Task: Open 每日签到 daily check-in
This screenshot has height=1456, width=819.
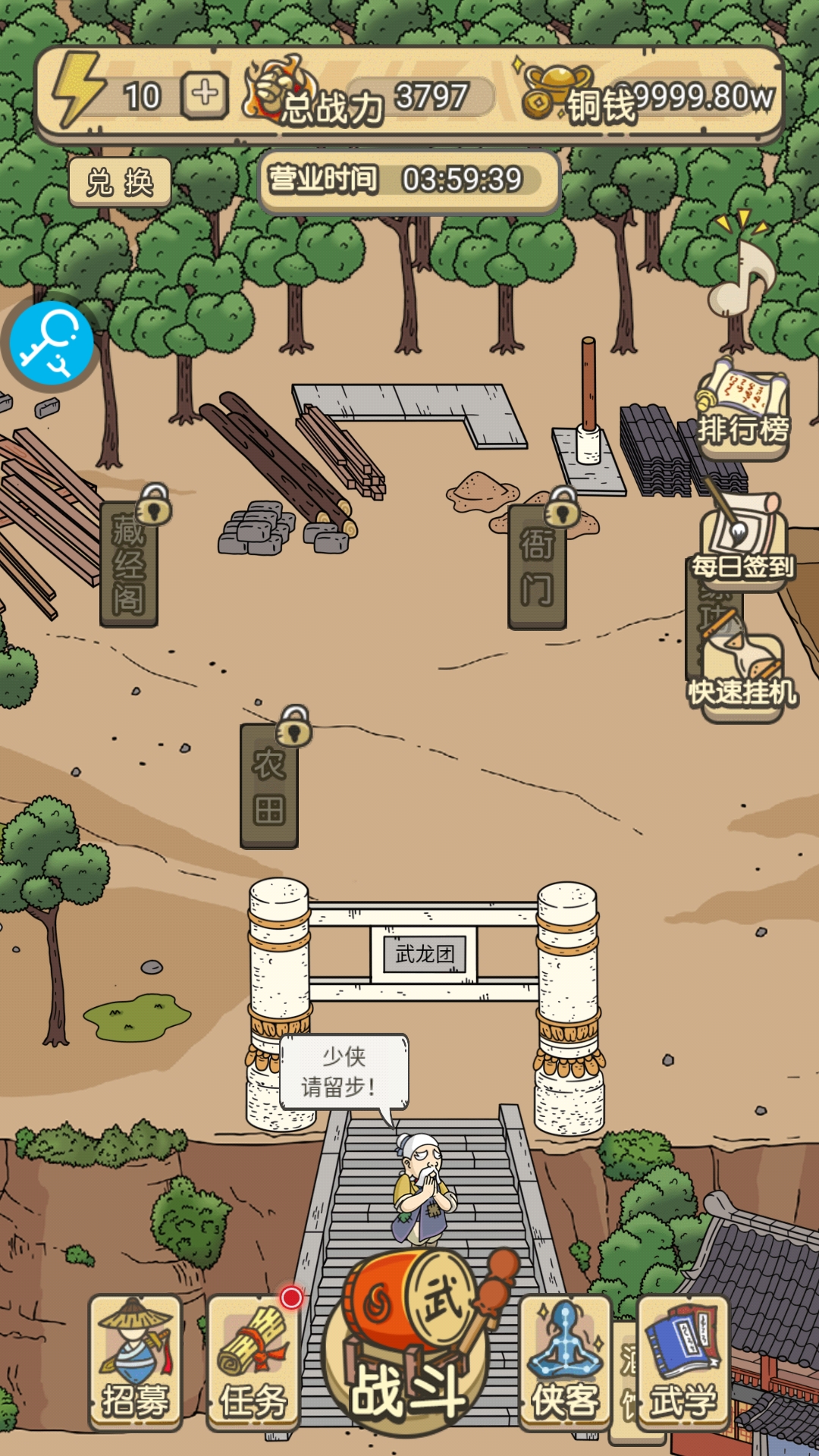Action: click(x=742, y=542)
